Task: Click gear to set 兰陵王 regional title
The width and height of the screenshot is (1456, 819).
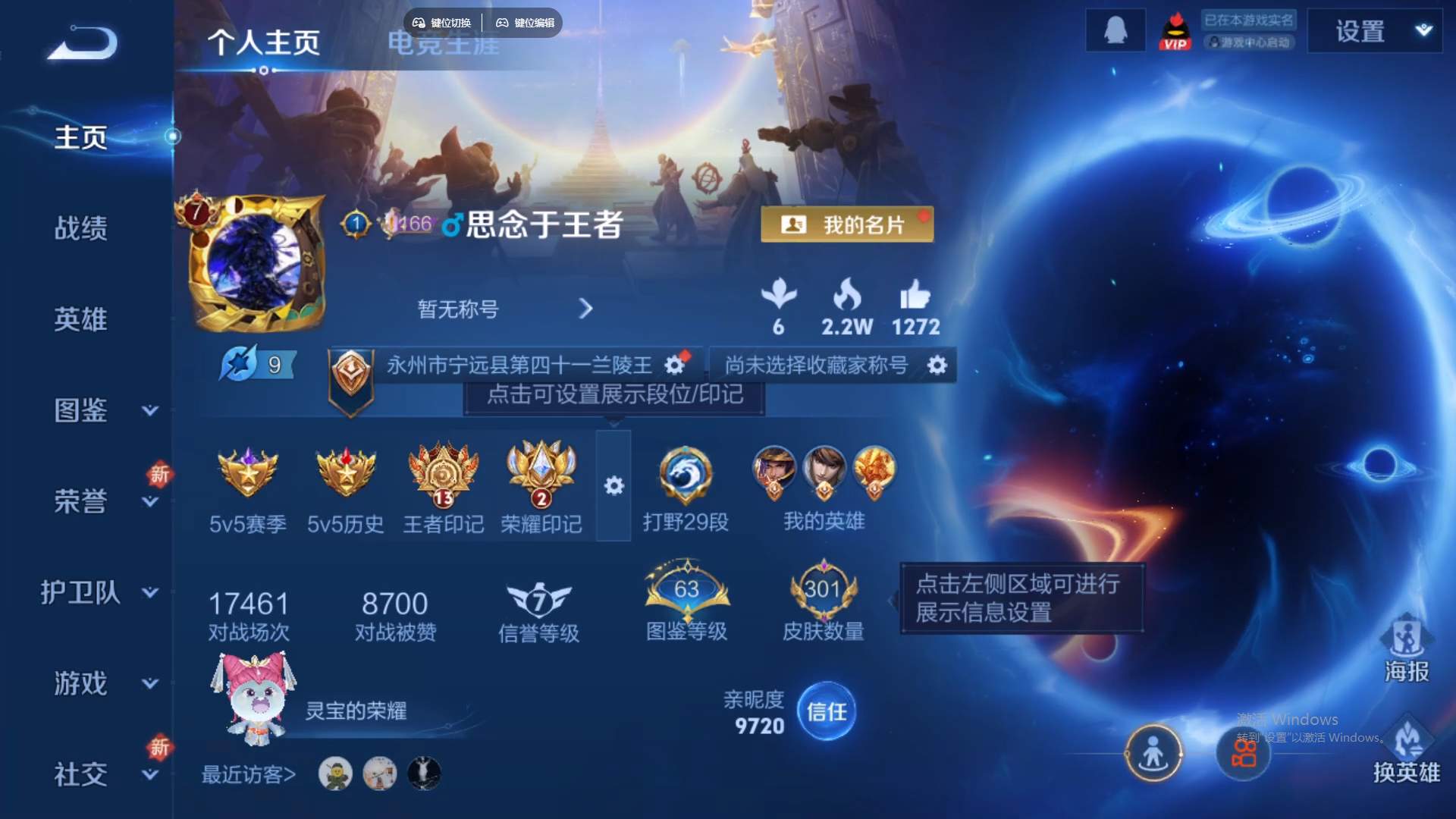Action: click(x=675, y=365)
